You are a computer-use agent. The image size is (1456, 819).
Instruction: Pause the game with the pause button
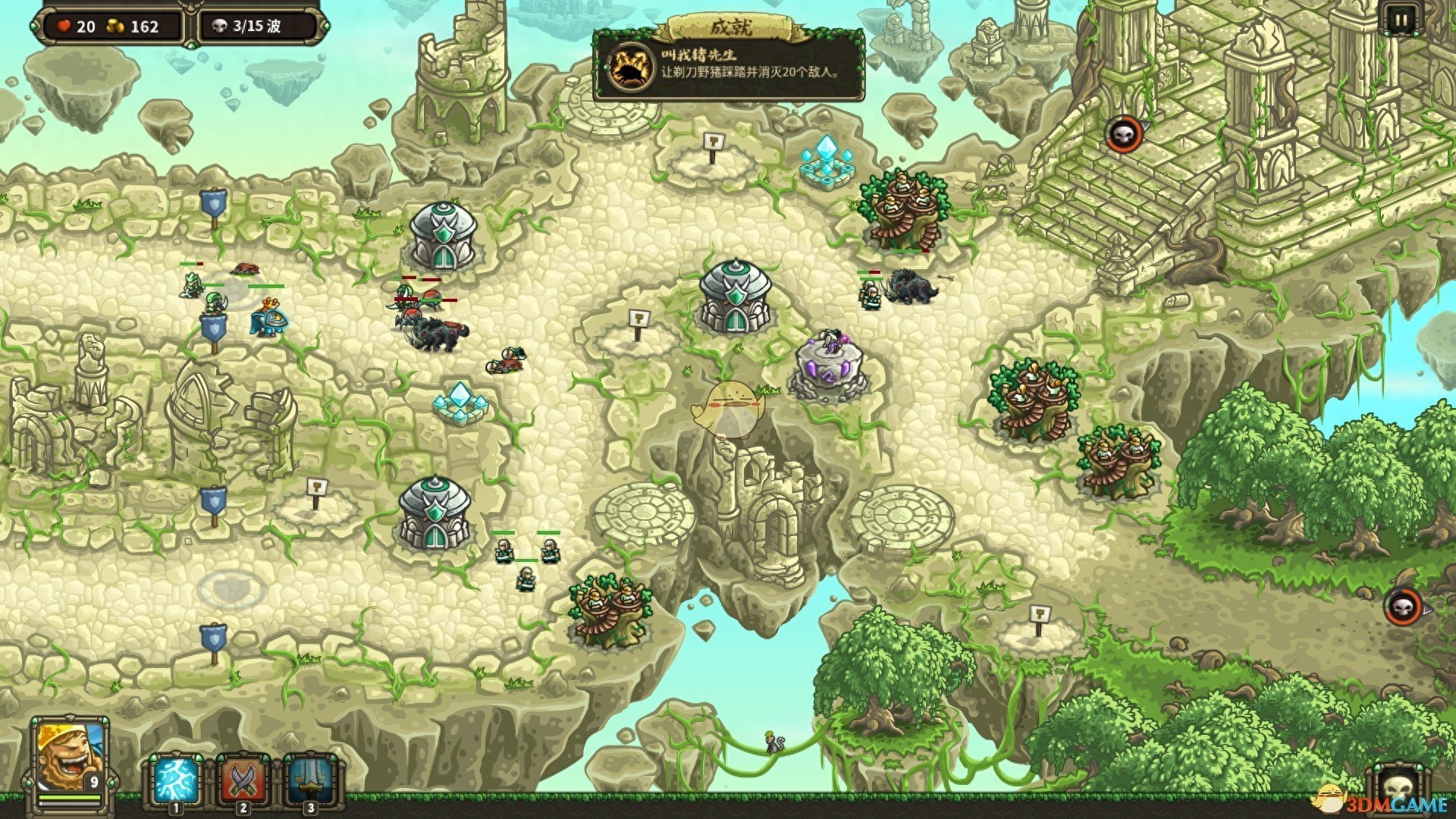(1399, 20)
